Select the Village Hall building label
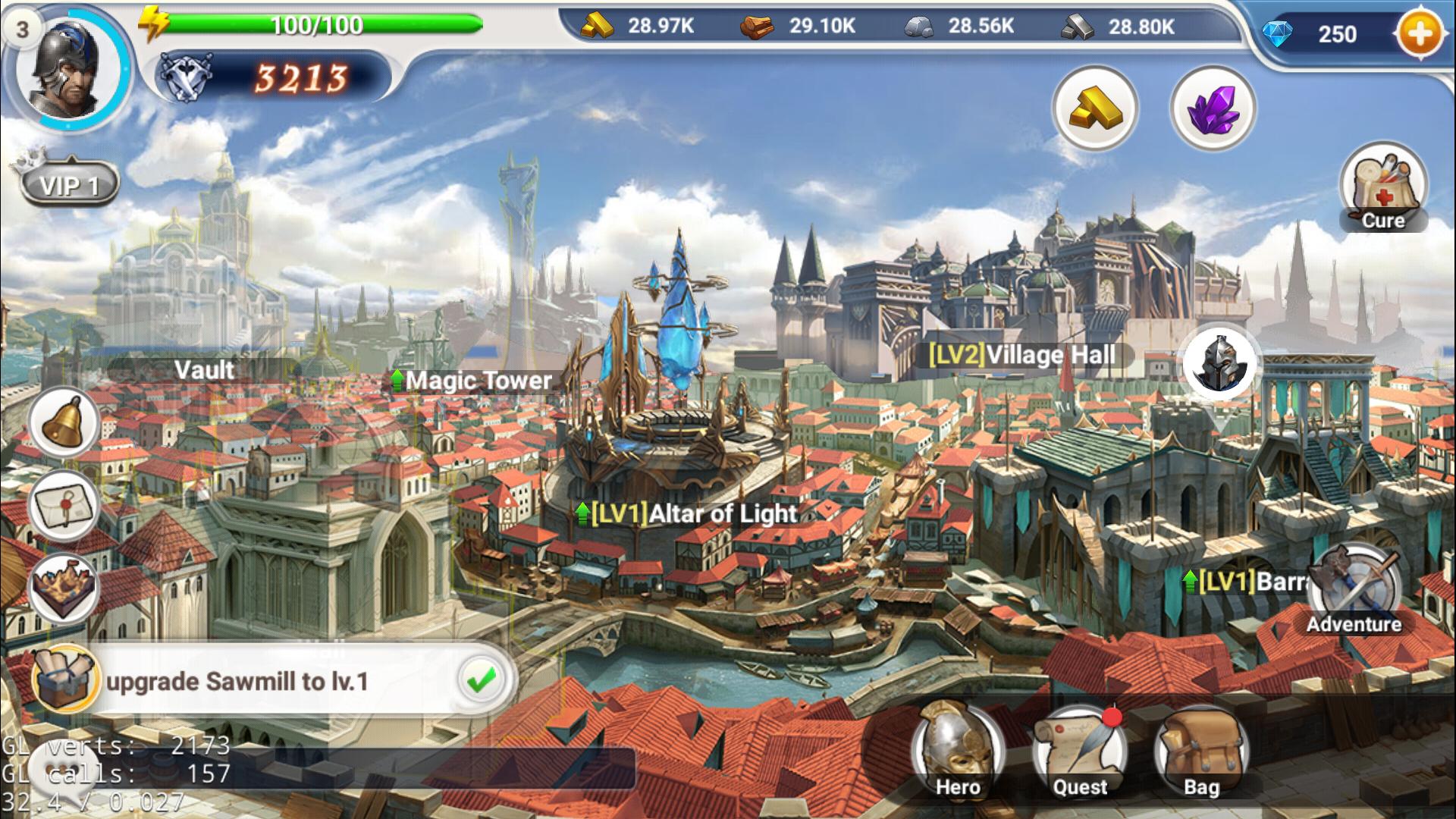The image size is (1456, 819). tap(1022, 355)
